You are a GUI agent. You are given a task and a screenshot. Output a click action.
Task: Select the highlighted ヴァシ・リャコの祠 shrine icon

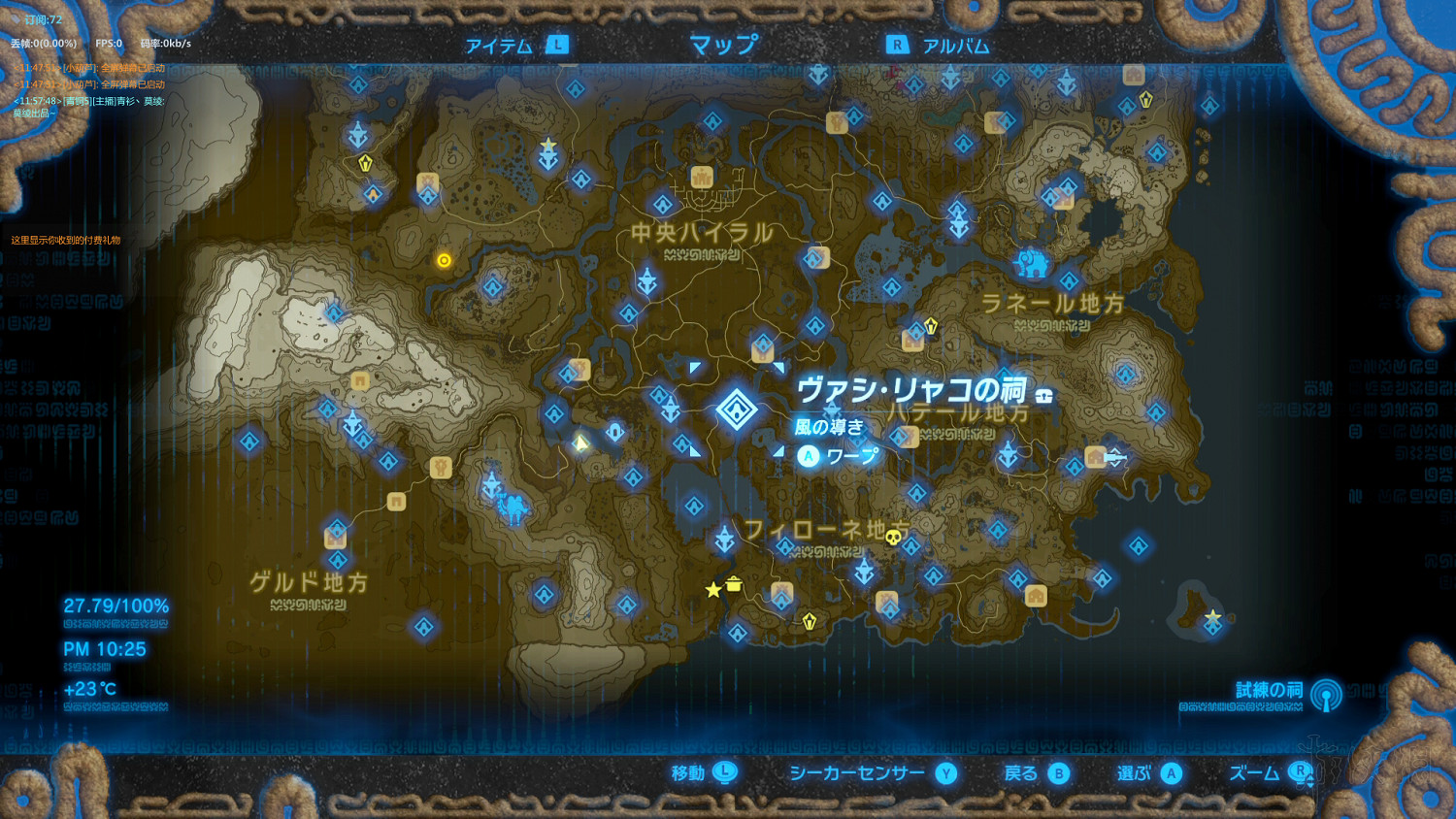click(736, 409)
